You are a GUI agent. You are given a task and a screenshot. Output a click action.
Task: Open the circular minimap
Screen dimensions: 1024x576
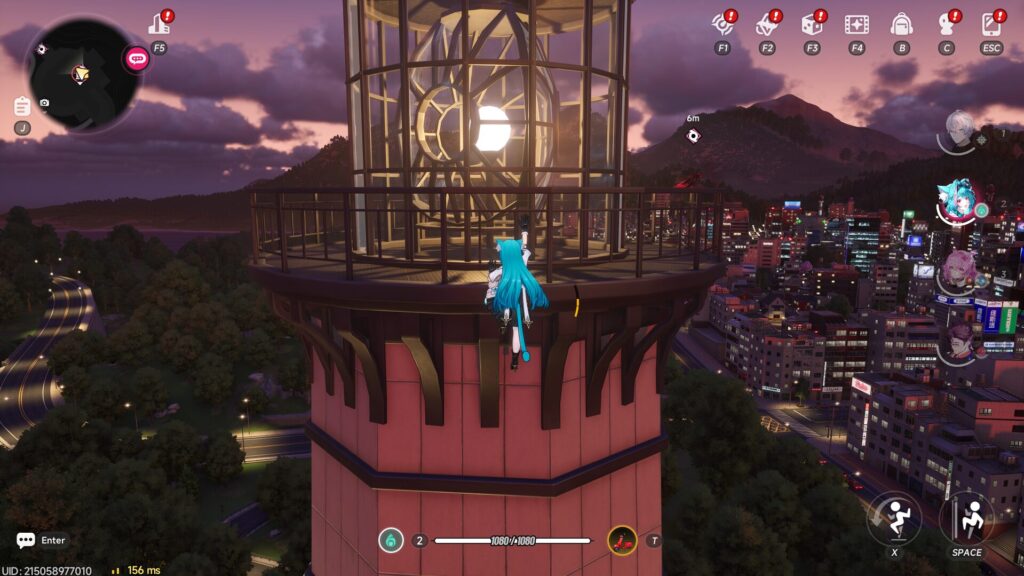click(80, 73)
